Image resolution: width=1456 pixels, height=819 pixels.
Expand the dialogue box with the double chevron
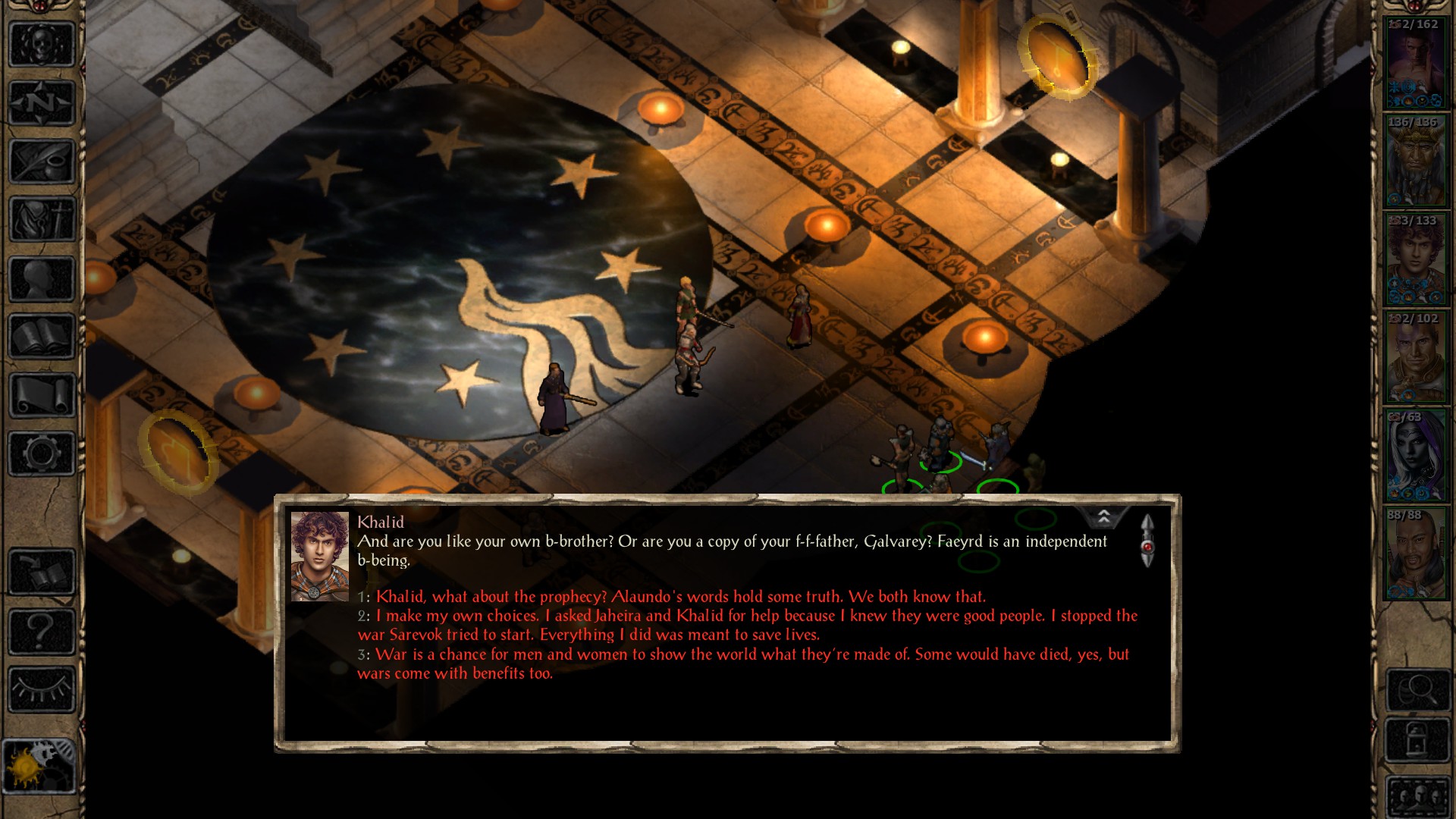click(1105, 516)
